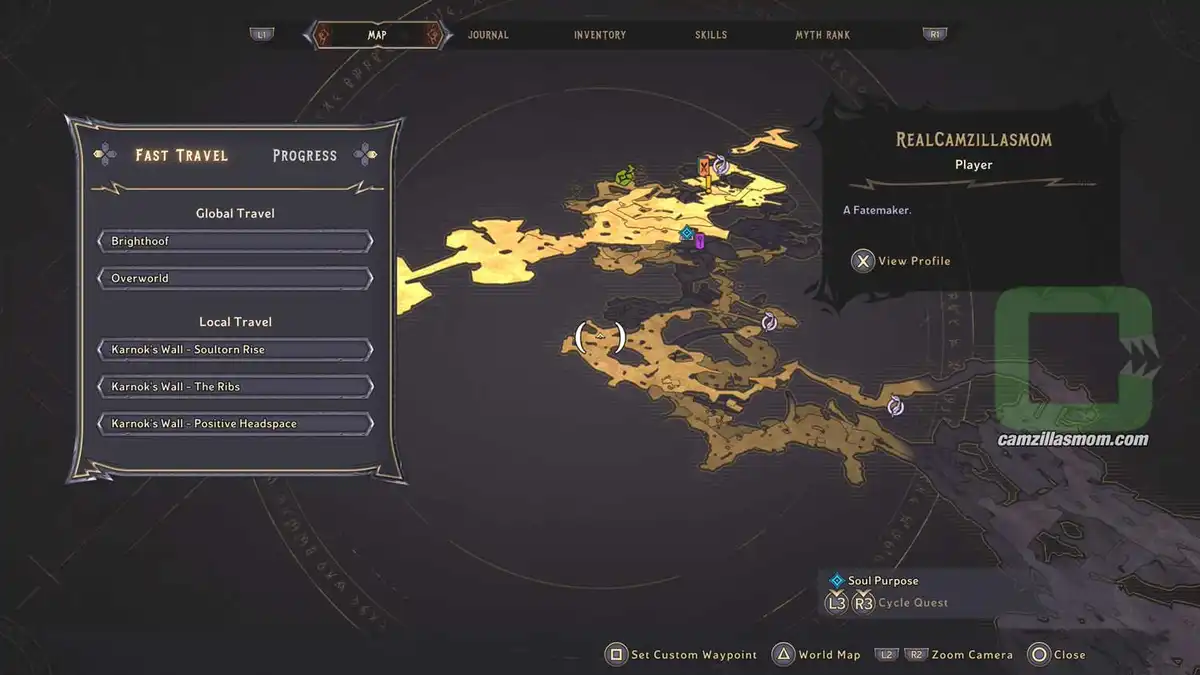Screen dimensions: 1200x675
Task: Show the Myth Rank tab
Action: (x=822, y=35)
